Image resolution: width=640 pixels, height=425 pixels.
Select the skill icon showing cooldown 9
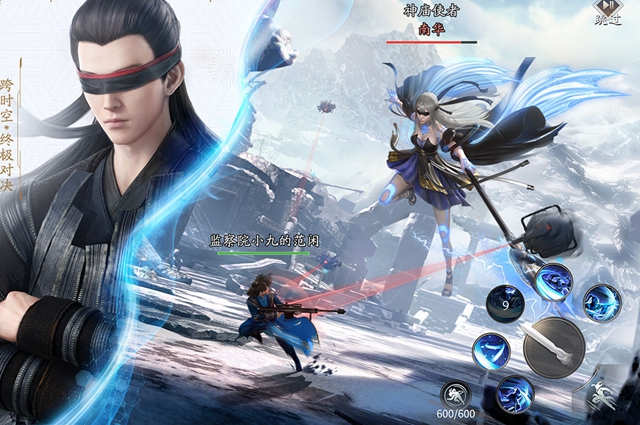pyautogui.click(x=504, y=302)
